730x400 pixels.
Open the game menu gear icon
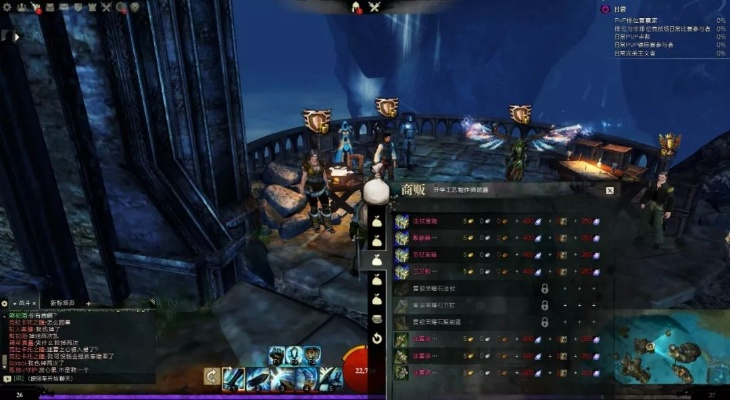tap(8, 7)
